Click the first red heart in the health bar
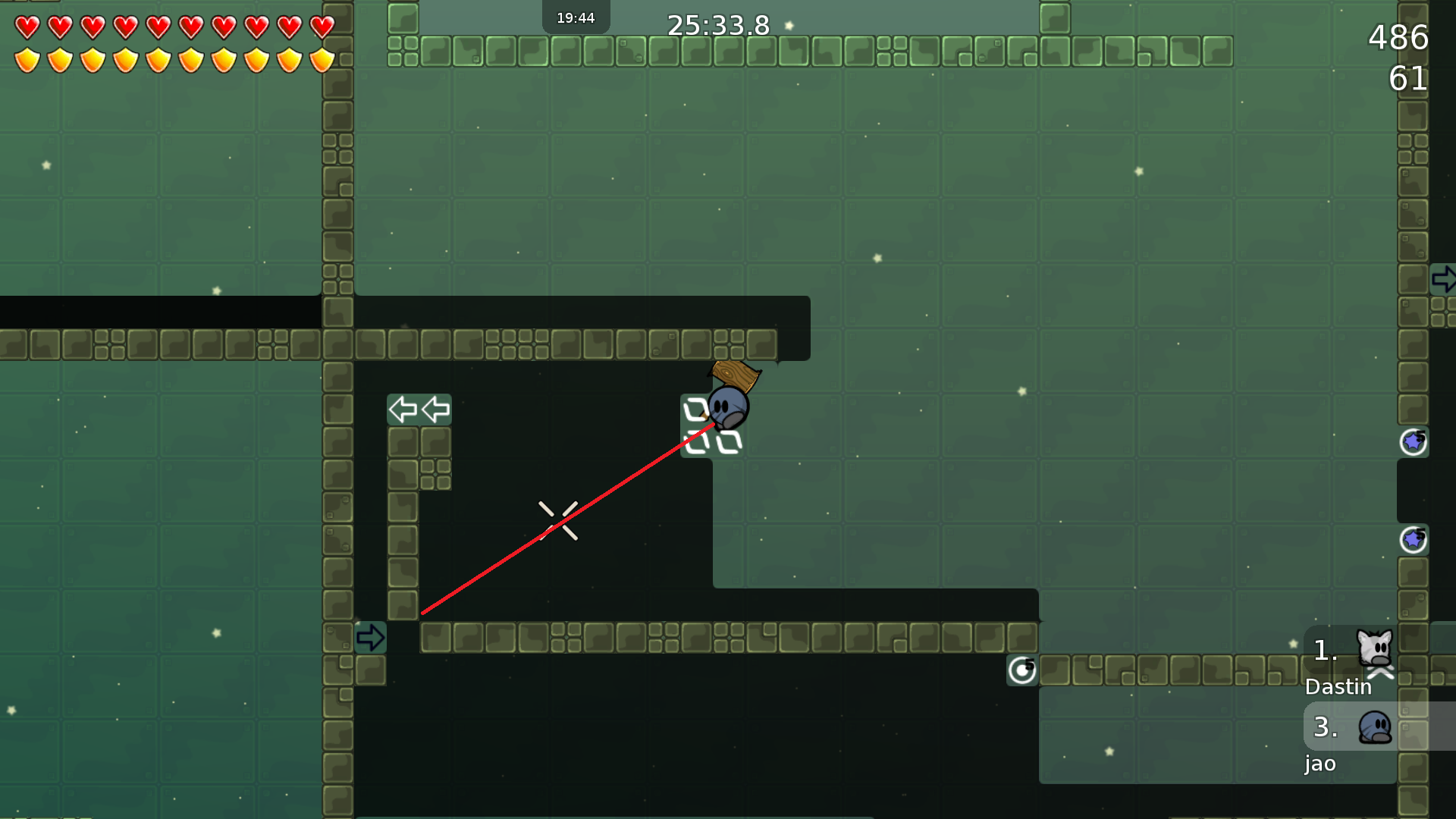The image size is (1456, 819). coord(27,27)
